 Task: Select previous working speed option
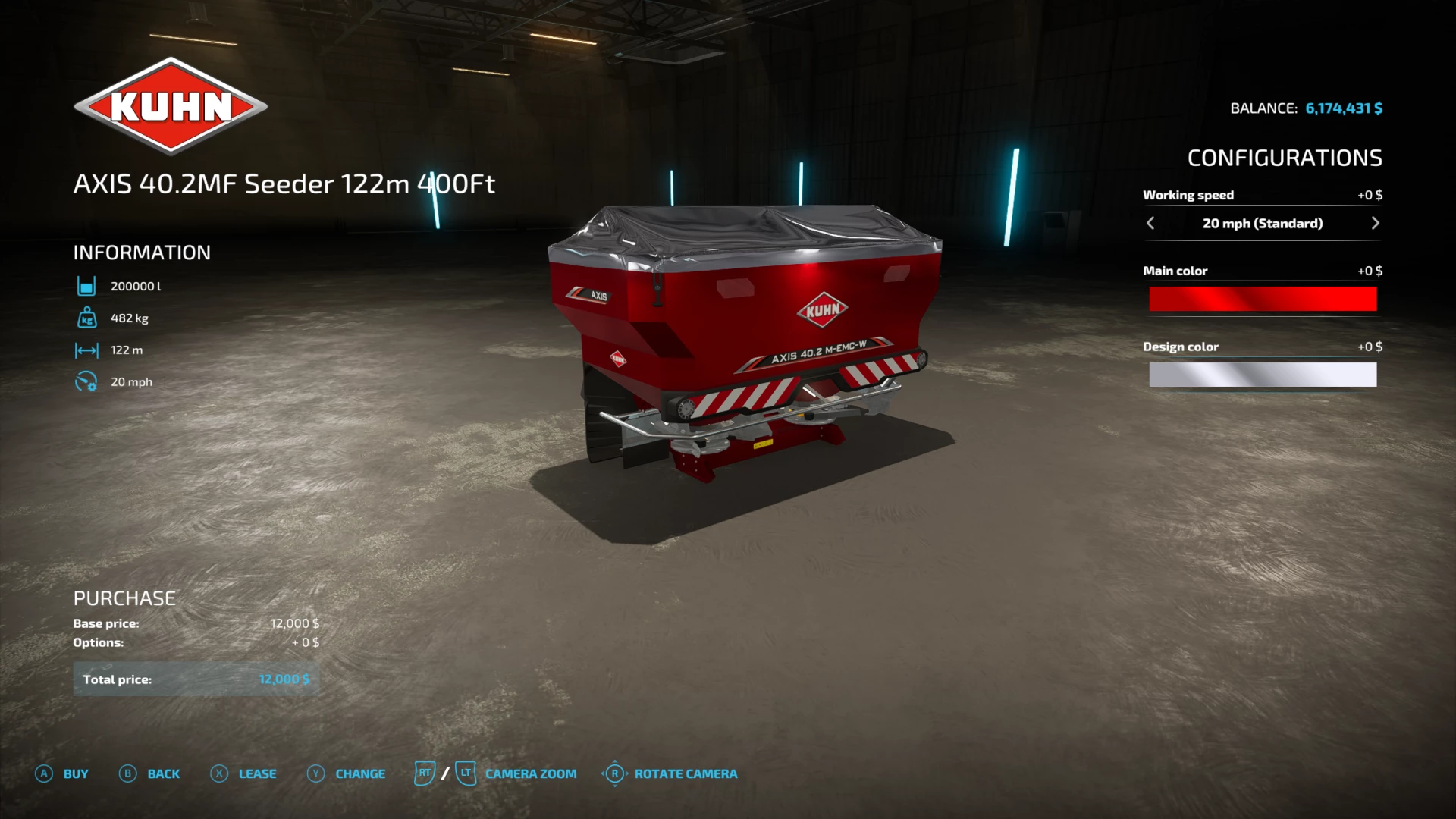[1150, 223]
